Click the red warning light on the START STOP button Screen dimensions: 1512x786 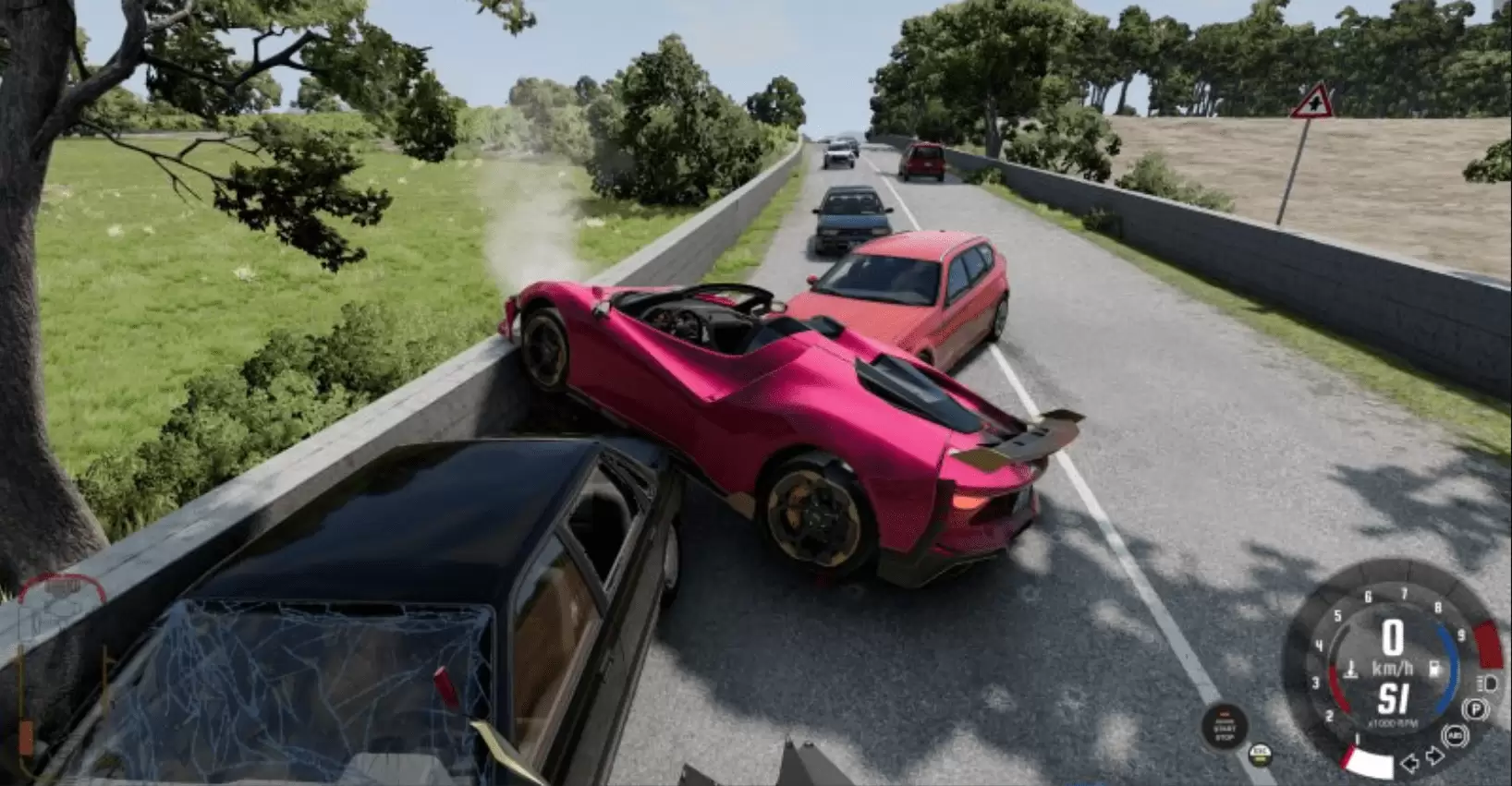tap(1225, 715)
